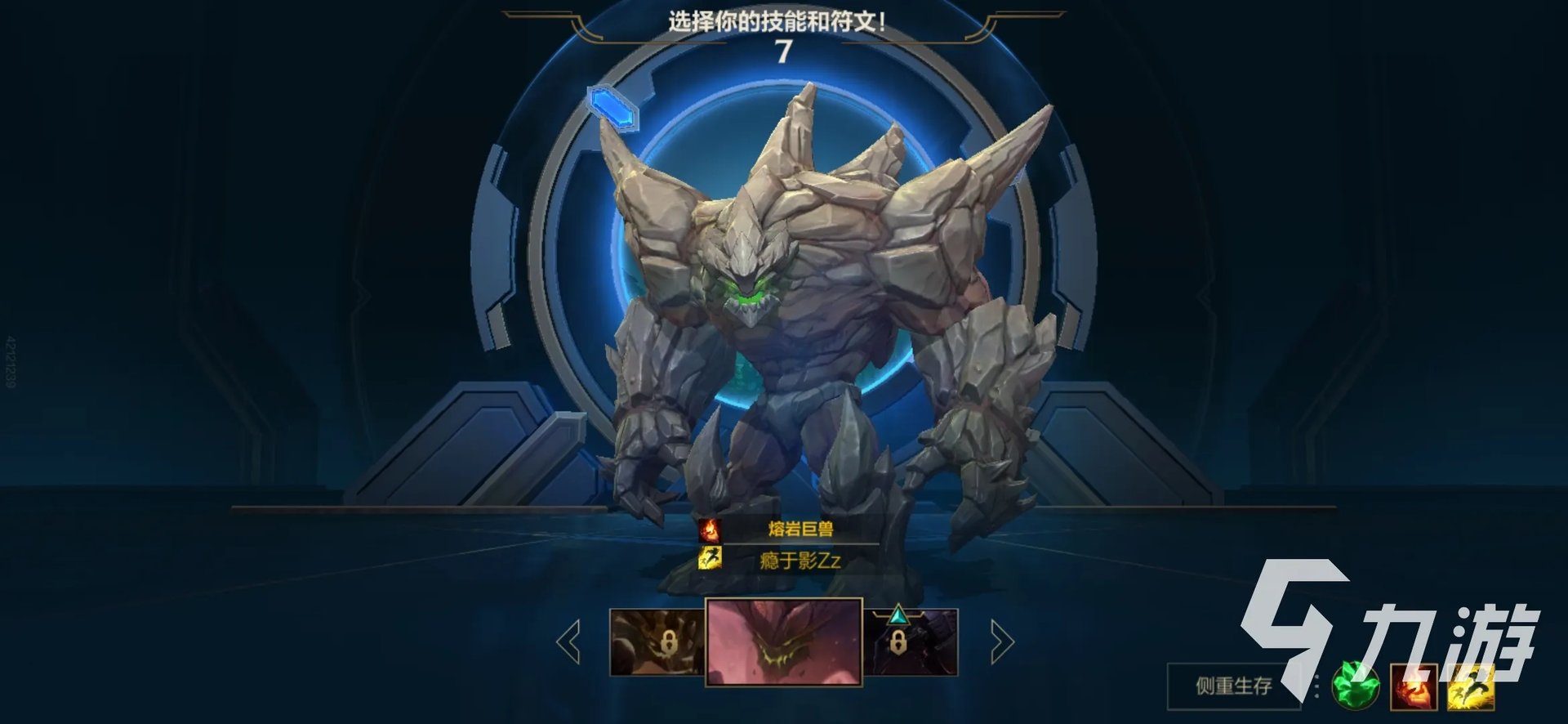
Task: Select the locked dark skin with teal gem
Action: coord(911,642)
